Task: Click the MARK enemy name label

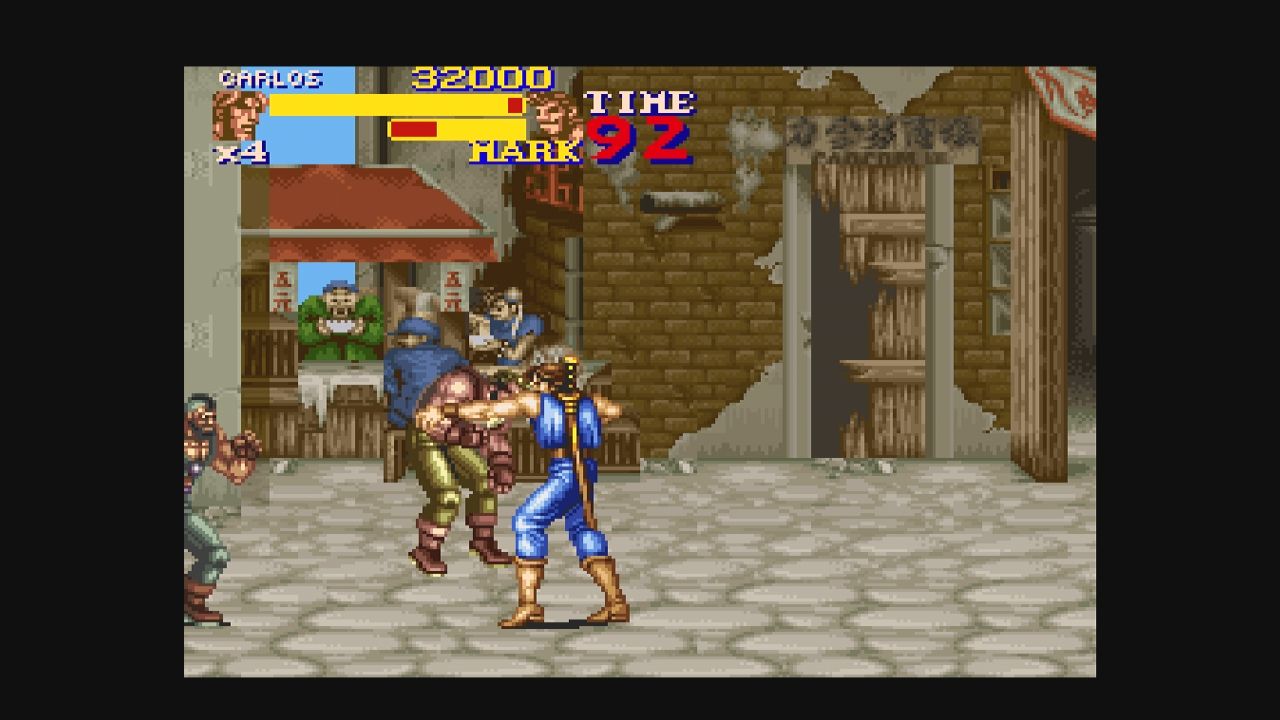Action: pos(524,152)
